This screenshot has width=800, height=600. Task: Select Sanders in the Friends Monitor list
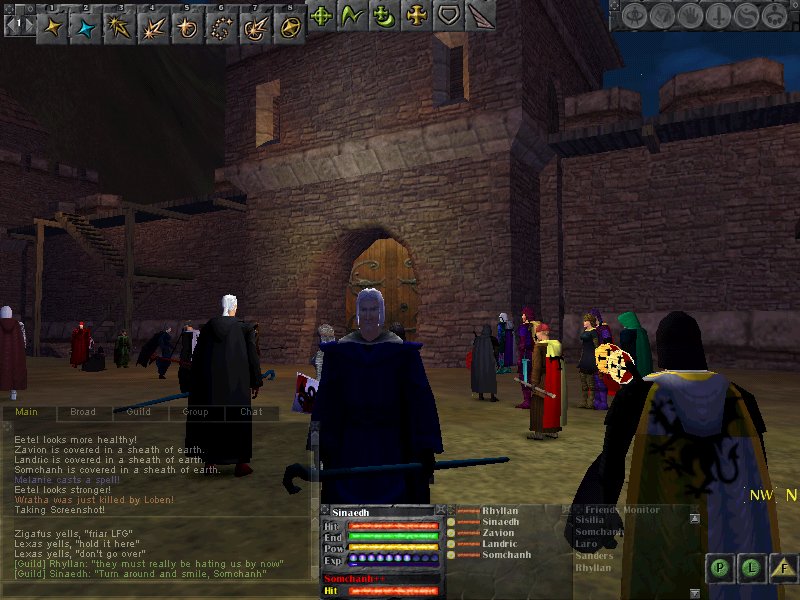coord(594,556)
